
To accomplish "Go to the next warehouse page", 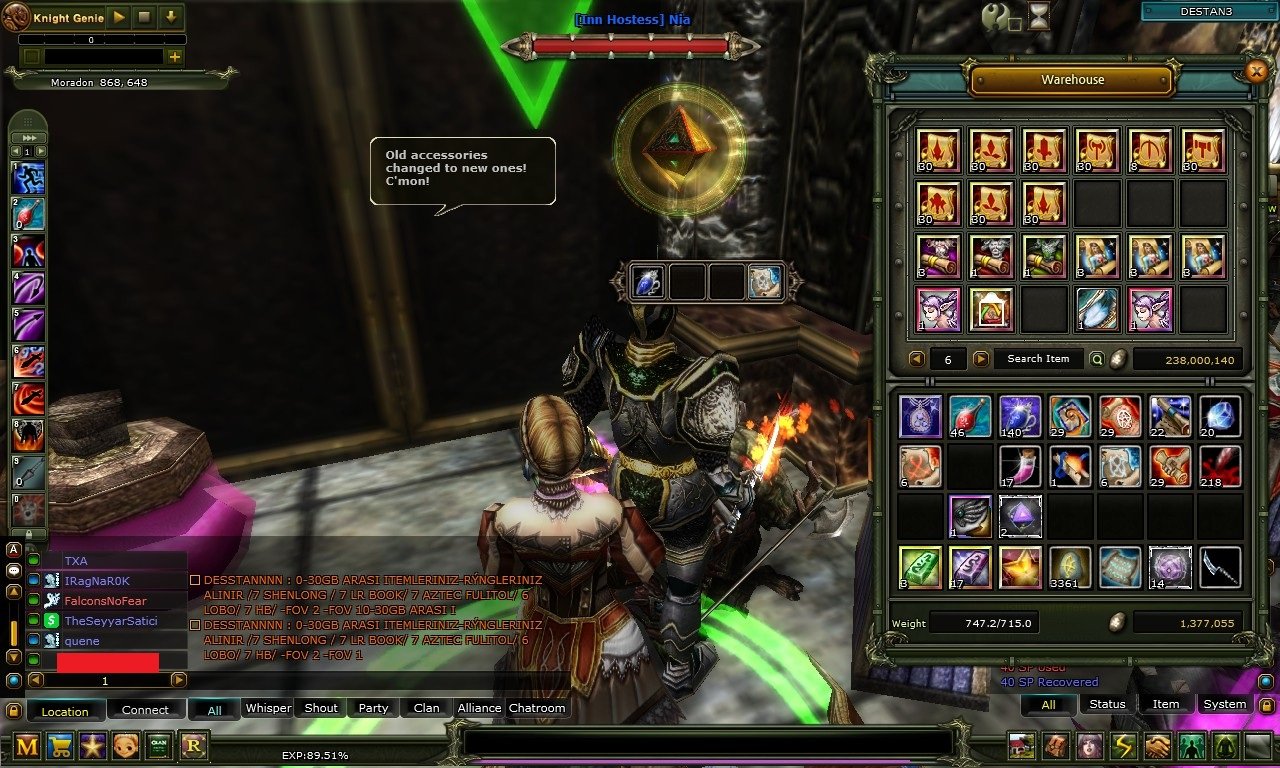I will point(981,359).
